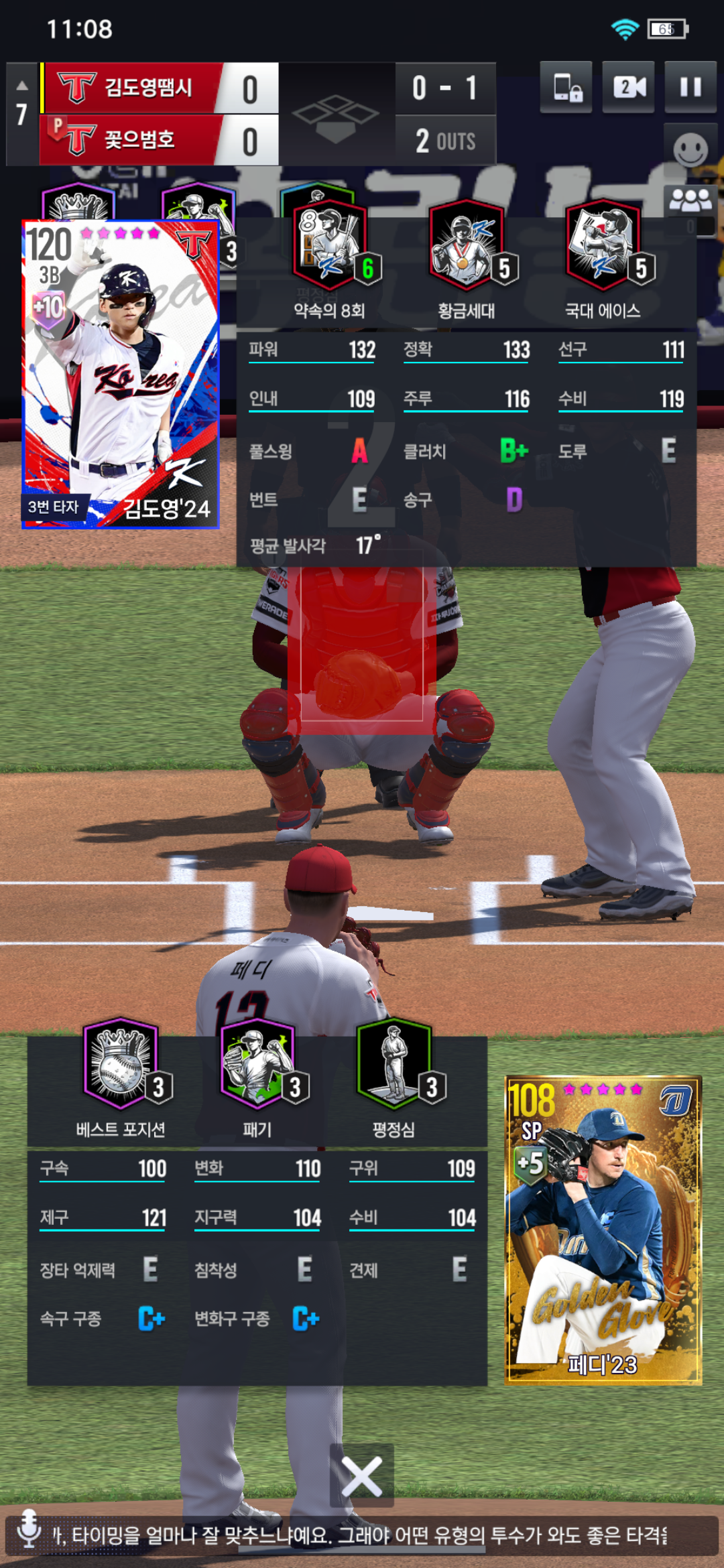
Task: Close the player info overlay
Action: coord(361,1475)
